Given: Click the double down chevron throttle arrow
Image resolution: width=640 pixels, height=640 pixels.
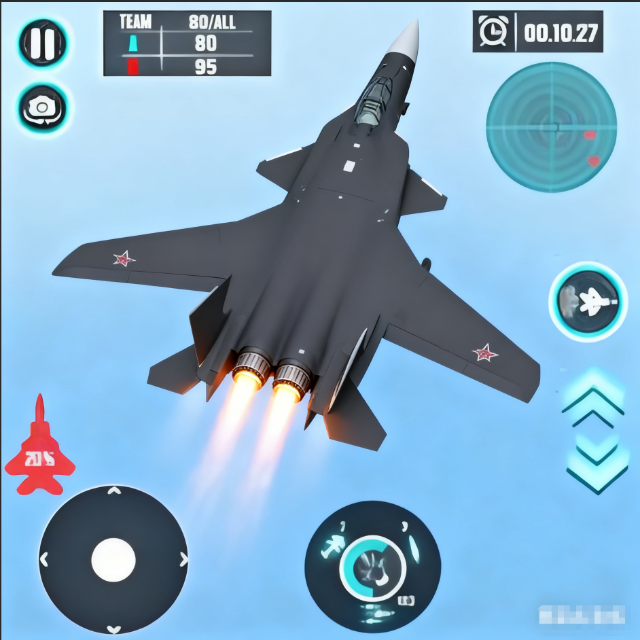Looking at the screenshot, I should point(595,459).
